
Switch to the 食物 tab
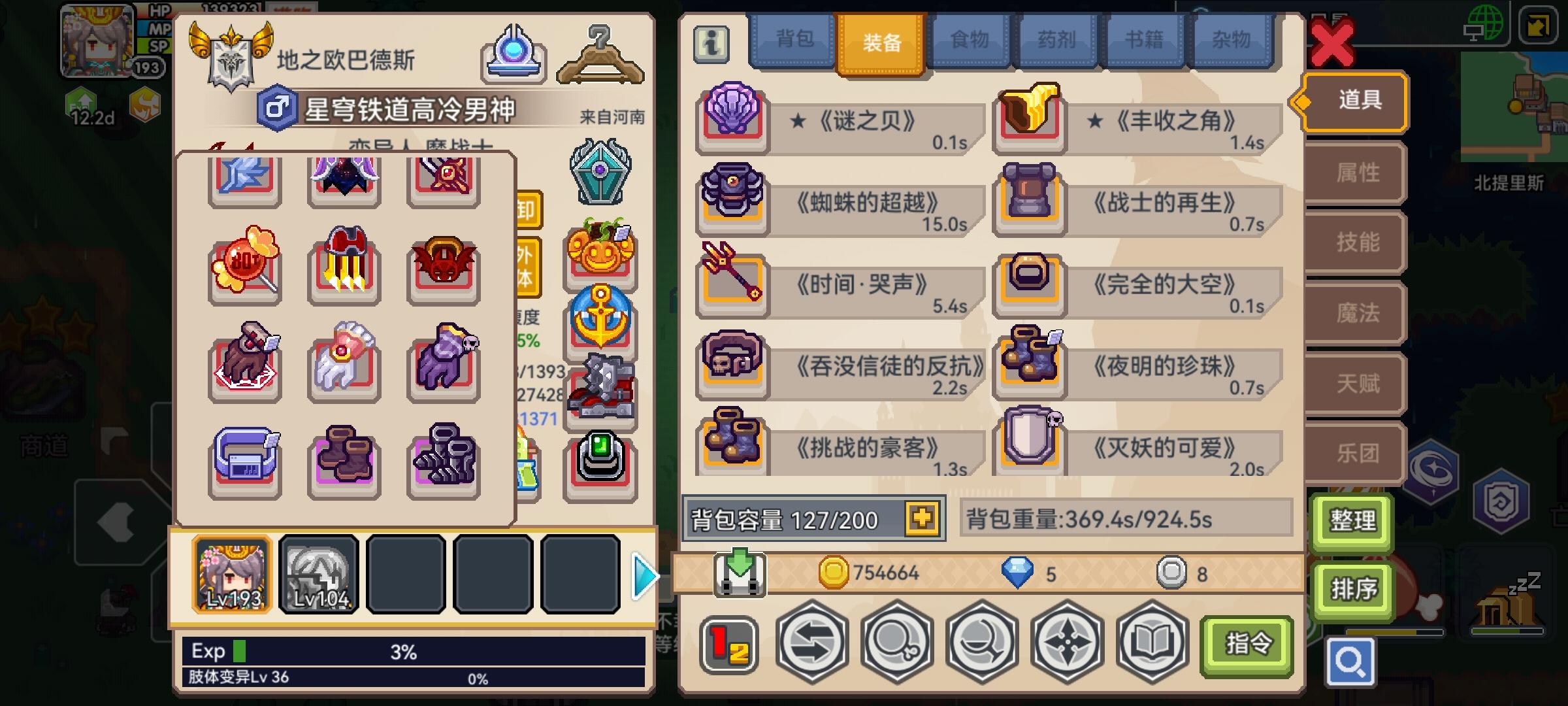click(968, 41)
